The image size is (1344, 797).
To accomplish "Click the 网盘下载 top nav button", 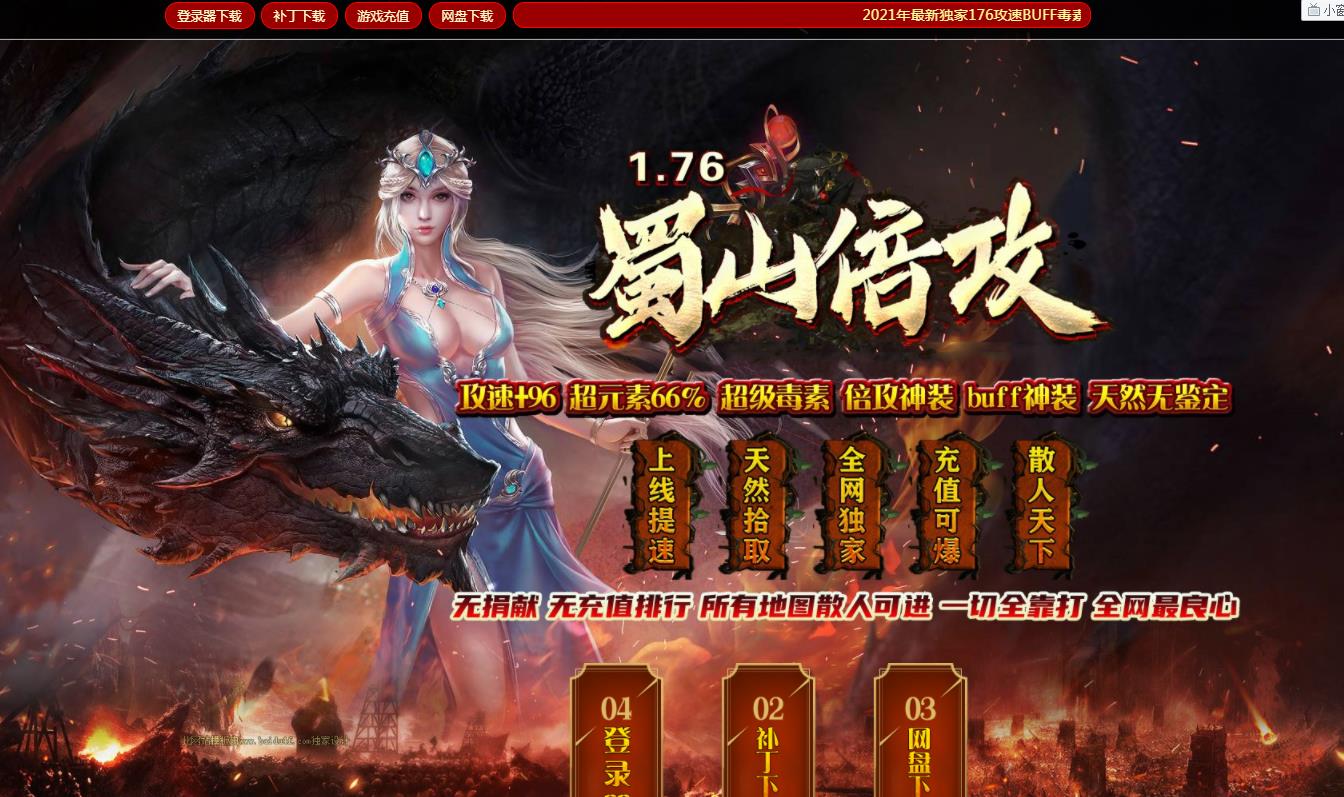I will pyautogui.click(x=466, y=15).
